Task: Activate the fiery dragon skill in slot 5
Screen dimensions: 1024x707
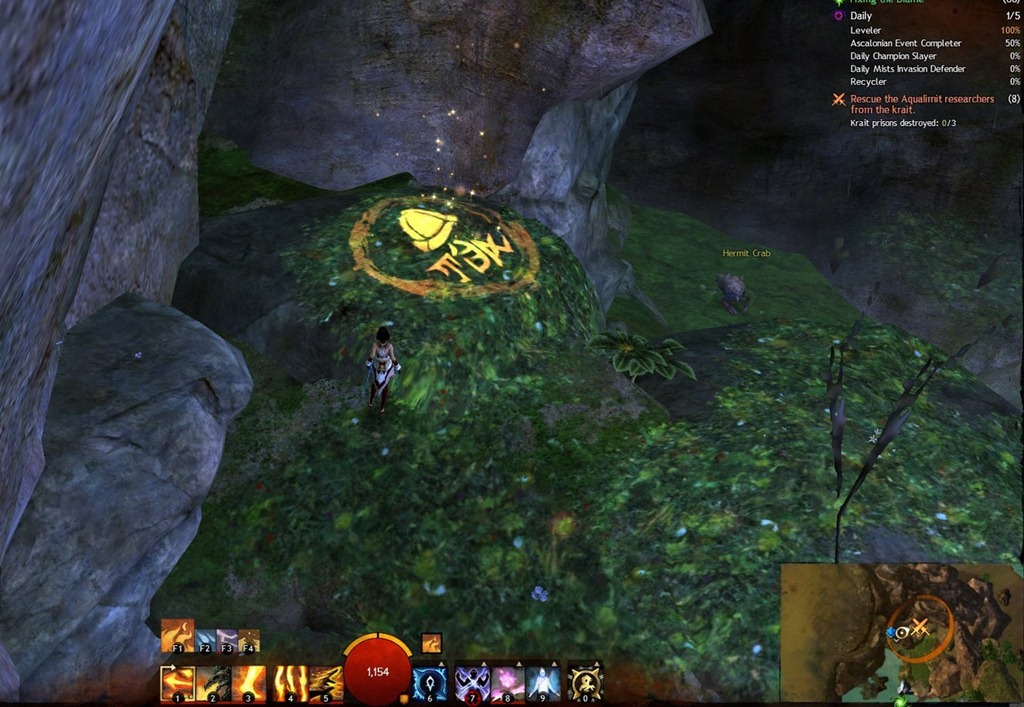Action: (325, 683)
